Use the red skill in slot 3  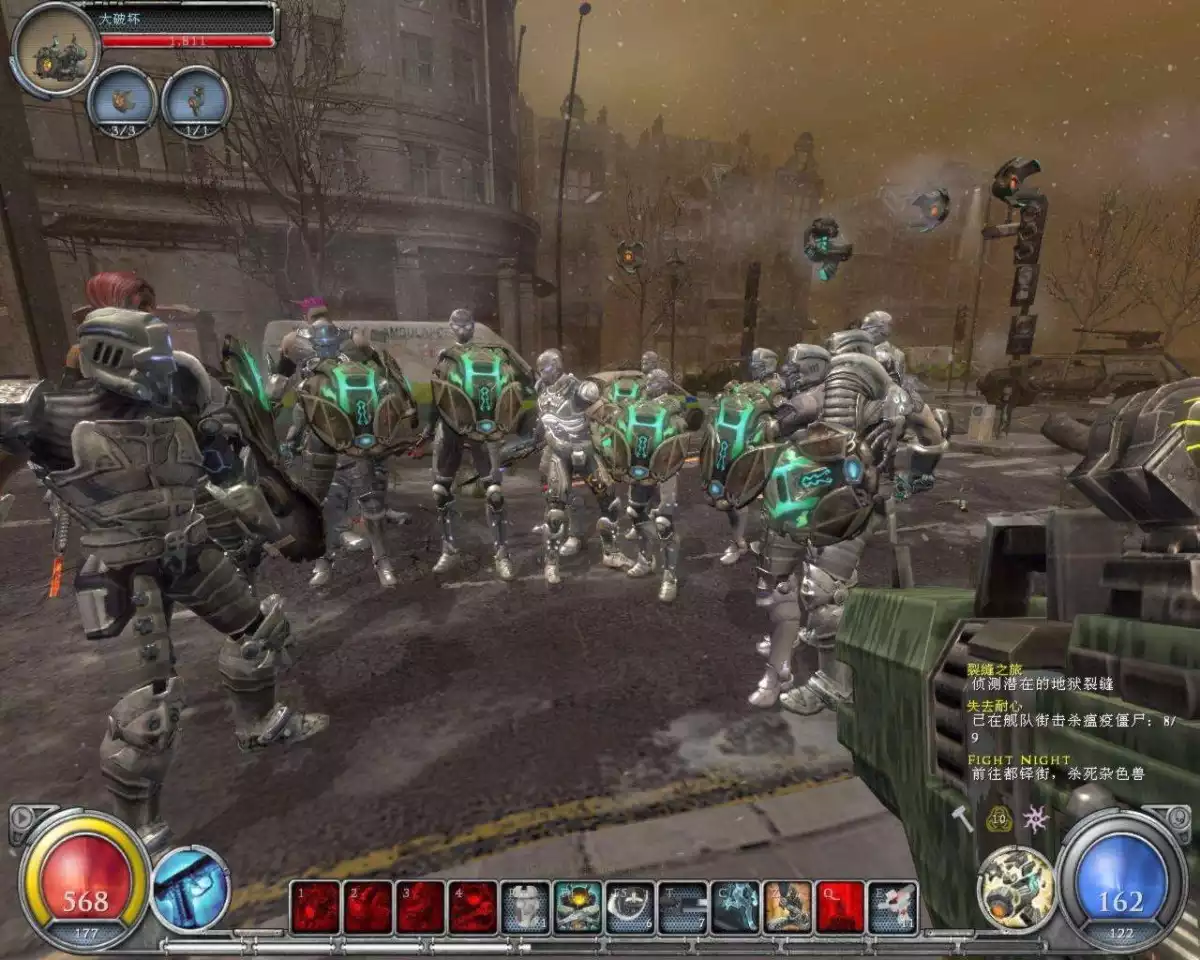[x=420, y=907]
